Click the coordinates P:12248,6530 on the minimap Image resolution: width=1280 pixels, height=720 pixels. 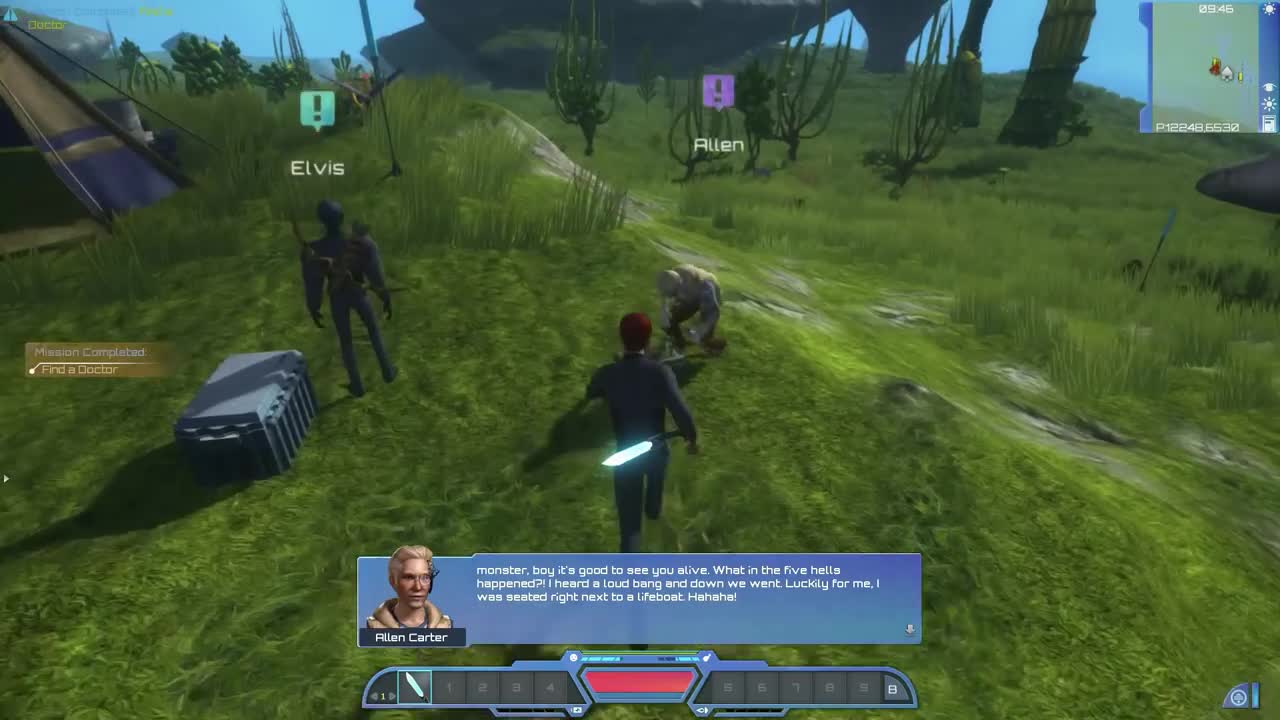click(x=1196, y=126)
